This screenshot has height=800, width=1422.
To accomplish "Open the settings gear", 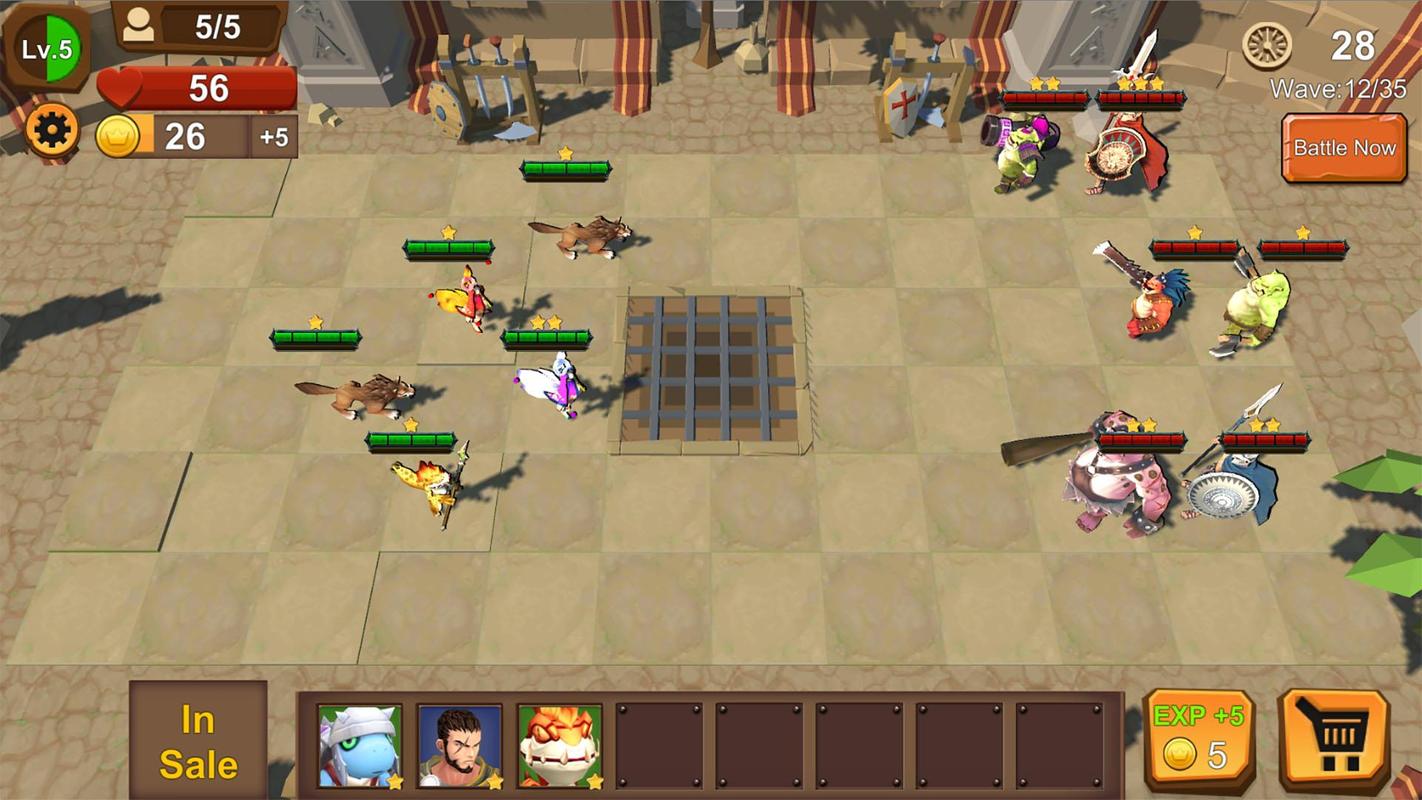I will click(51, 130).
